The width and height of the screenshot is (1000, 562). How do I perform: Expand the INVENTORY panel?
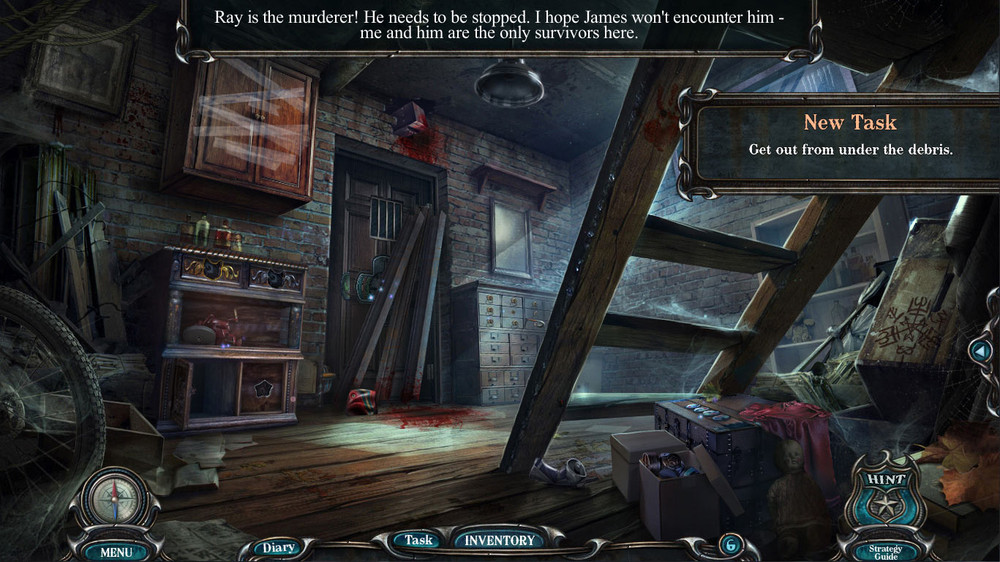pyautogui.click(x=499, y=540)
